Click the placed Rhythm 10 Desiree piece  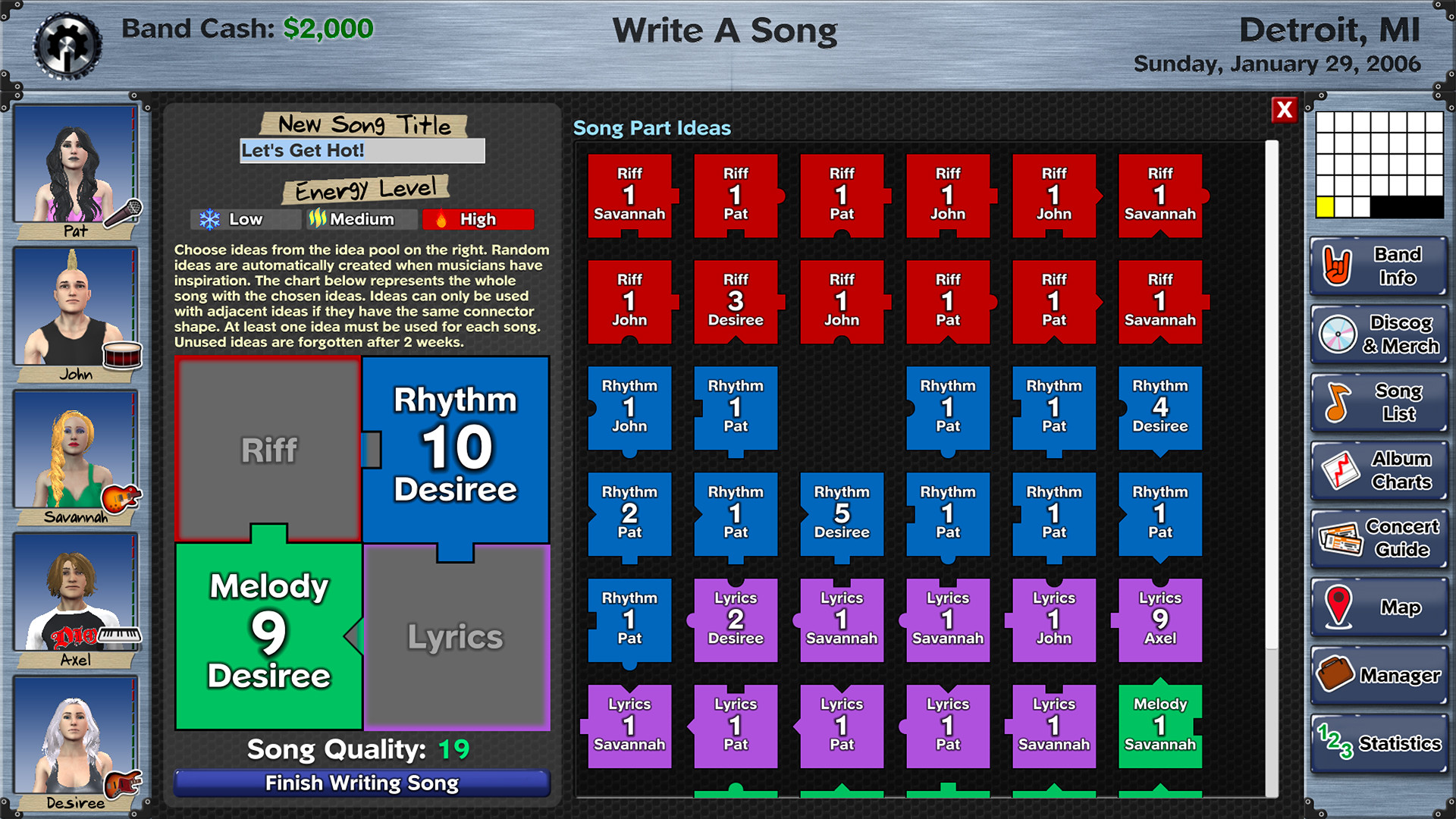point(456,448)
